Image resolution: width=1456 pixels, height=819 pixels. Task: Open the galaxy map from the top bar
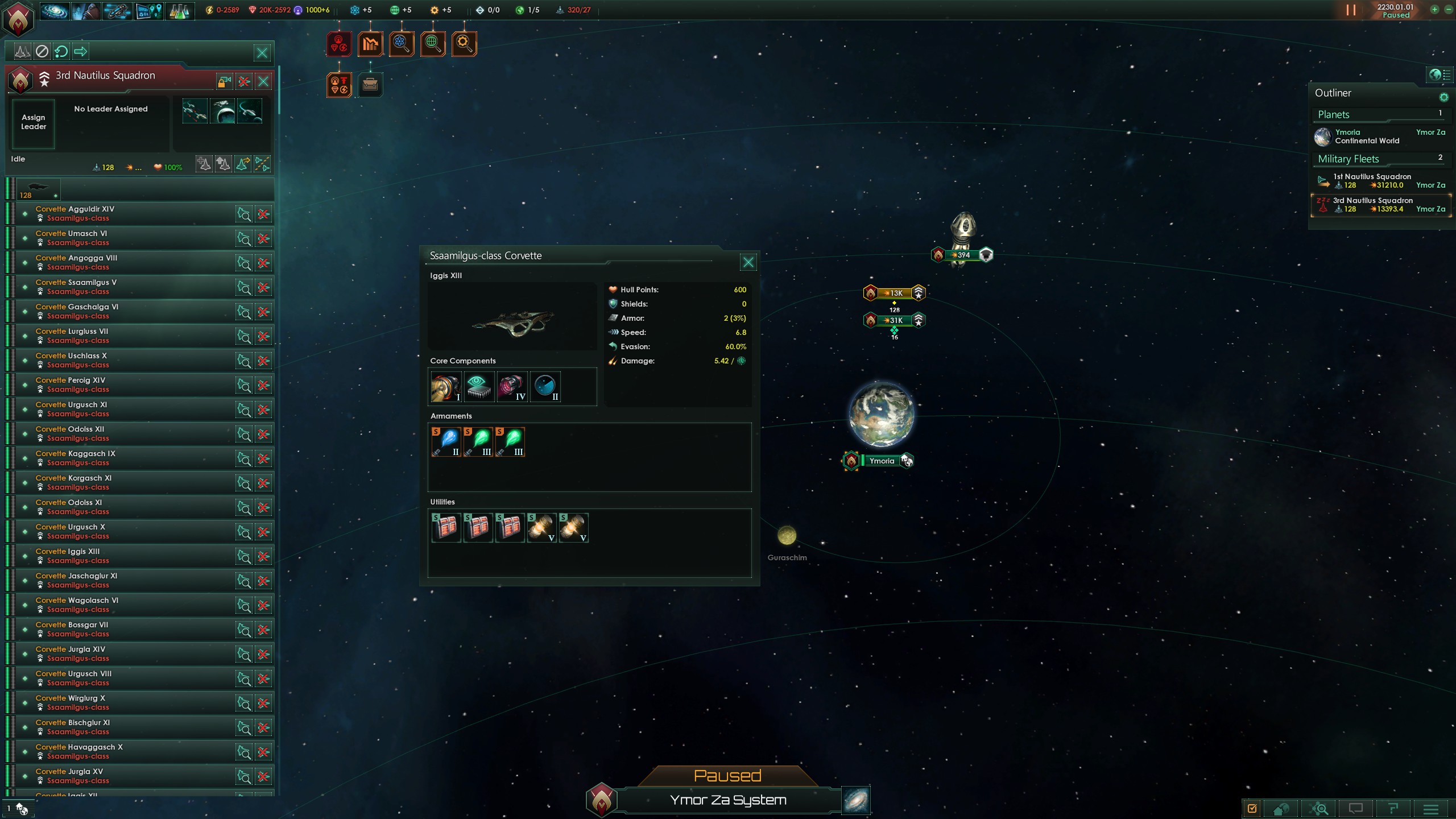pos(55,11)
